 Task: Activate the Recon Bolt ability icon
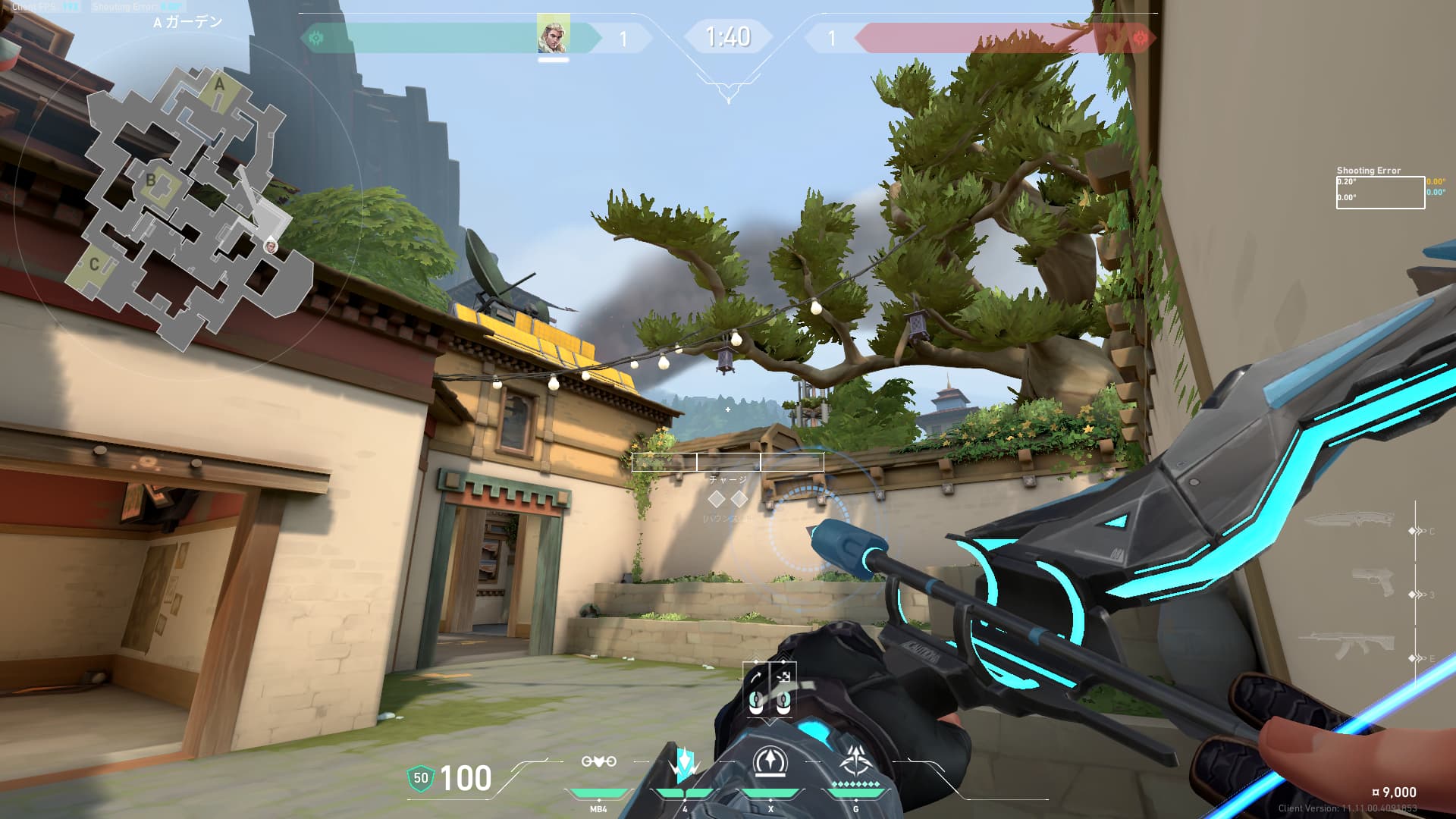pyautogui.click(x=770, y=762)
